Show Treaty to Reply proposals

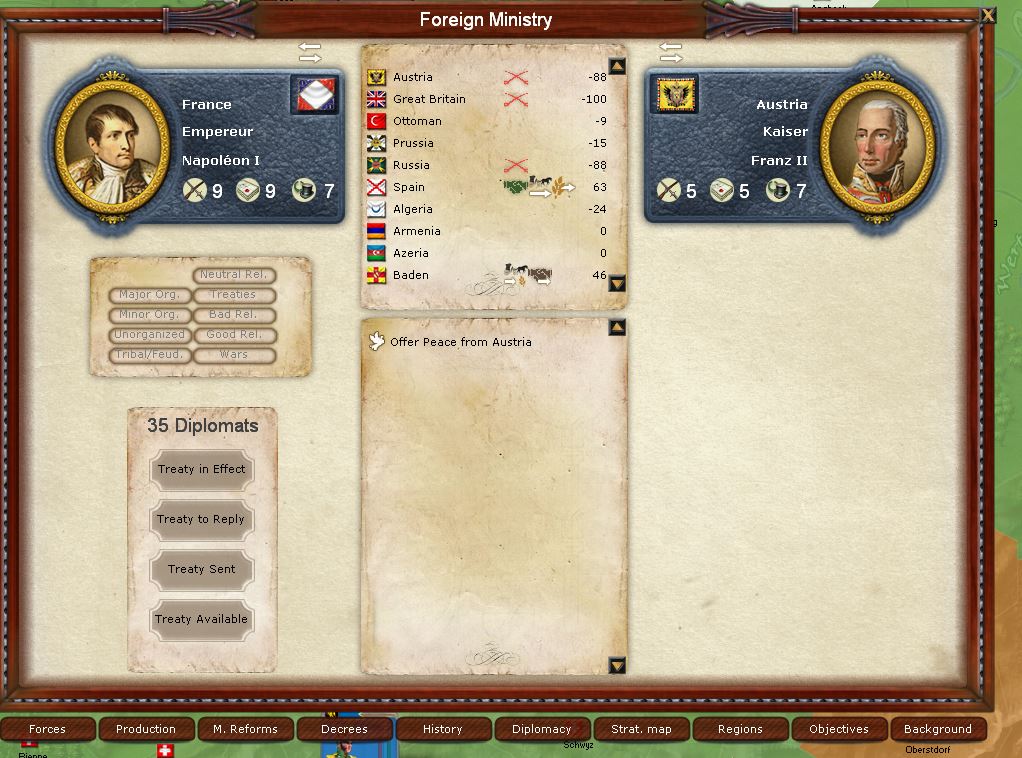click(x=201, y=520)
